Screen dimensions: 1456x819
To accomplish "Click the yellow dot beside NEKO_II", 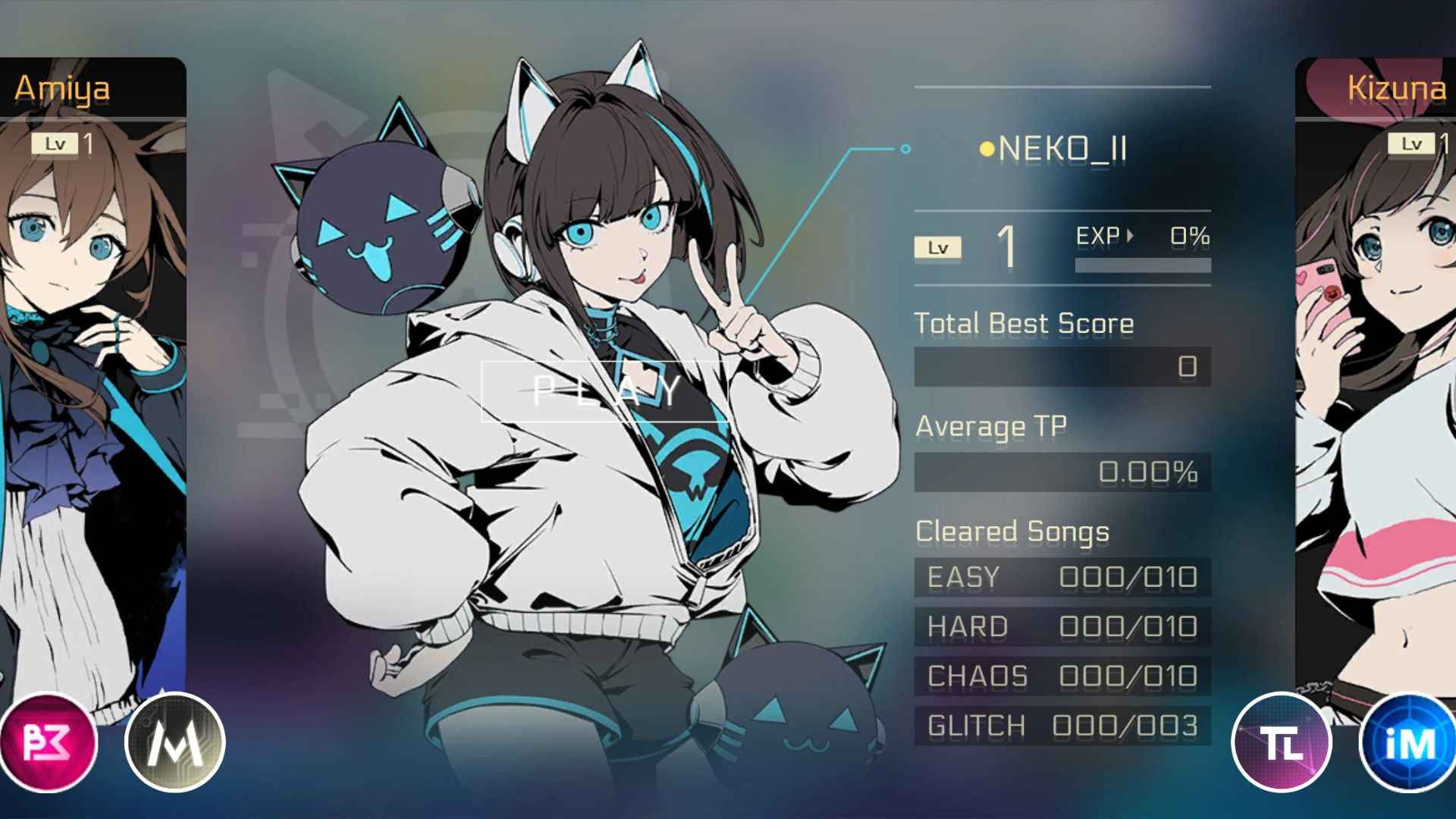I will pos(986,149).
